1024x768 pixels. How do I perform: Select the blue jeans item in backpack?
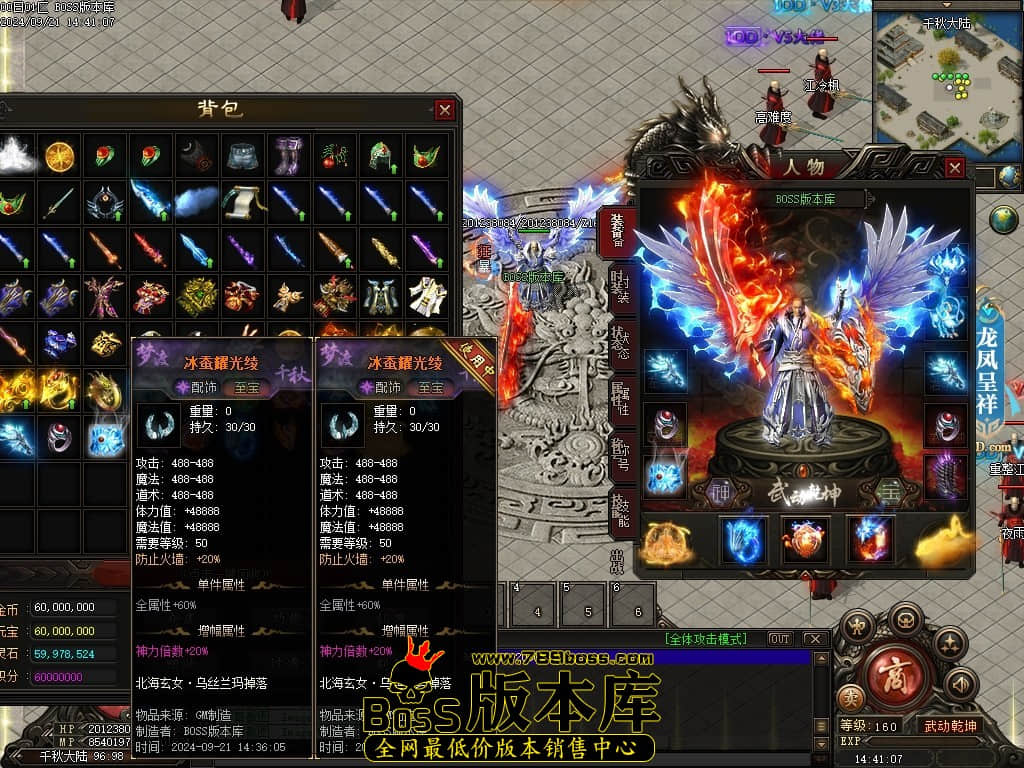(242, 155)
